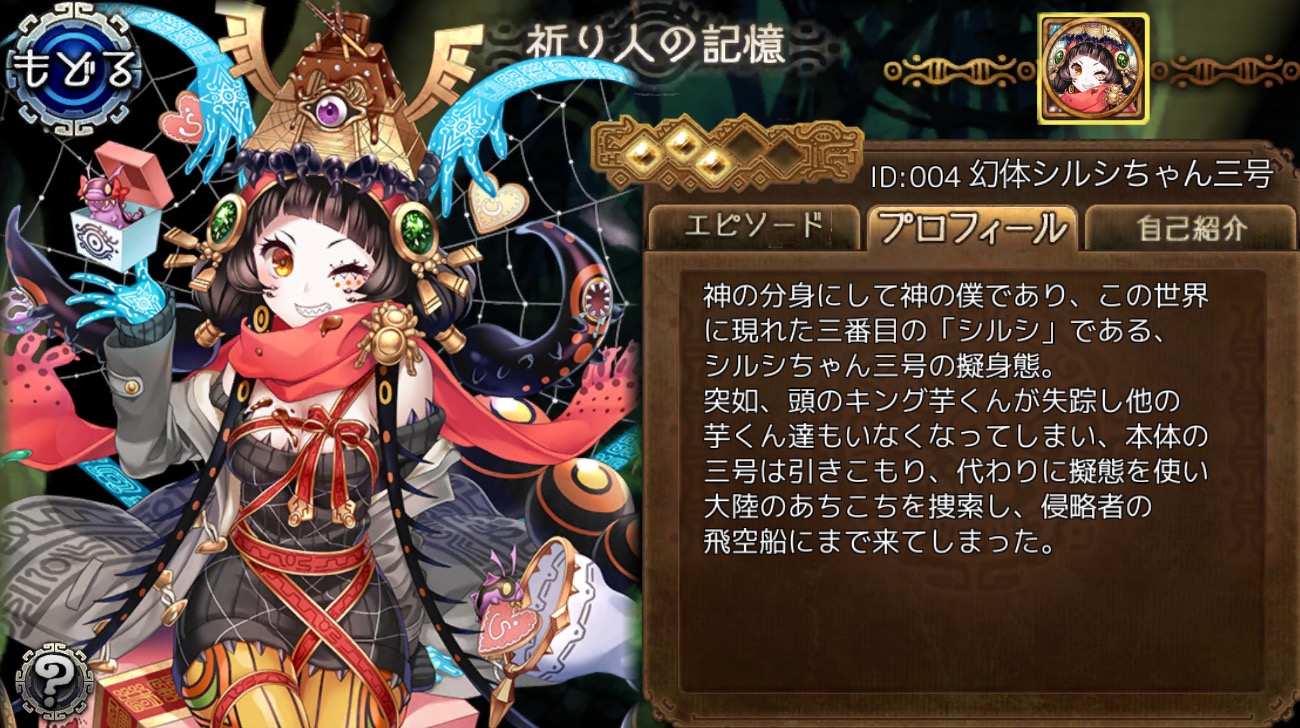The image size is (1300, 728).
Task: Select the currently active プロフィール tab
Action: tap(973, 226)
